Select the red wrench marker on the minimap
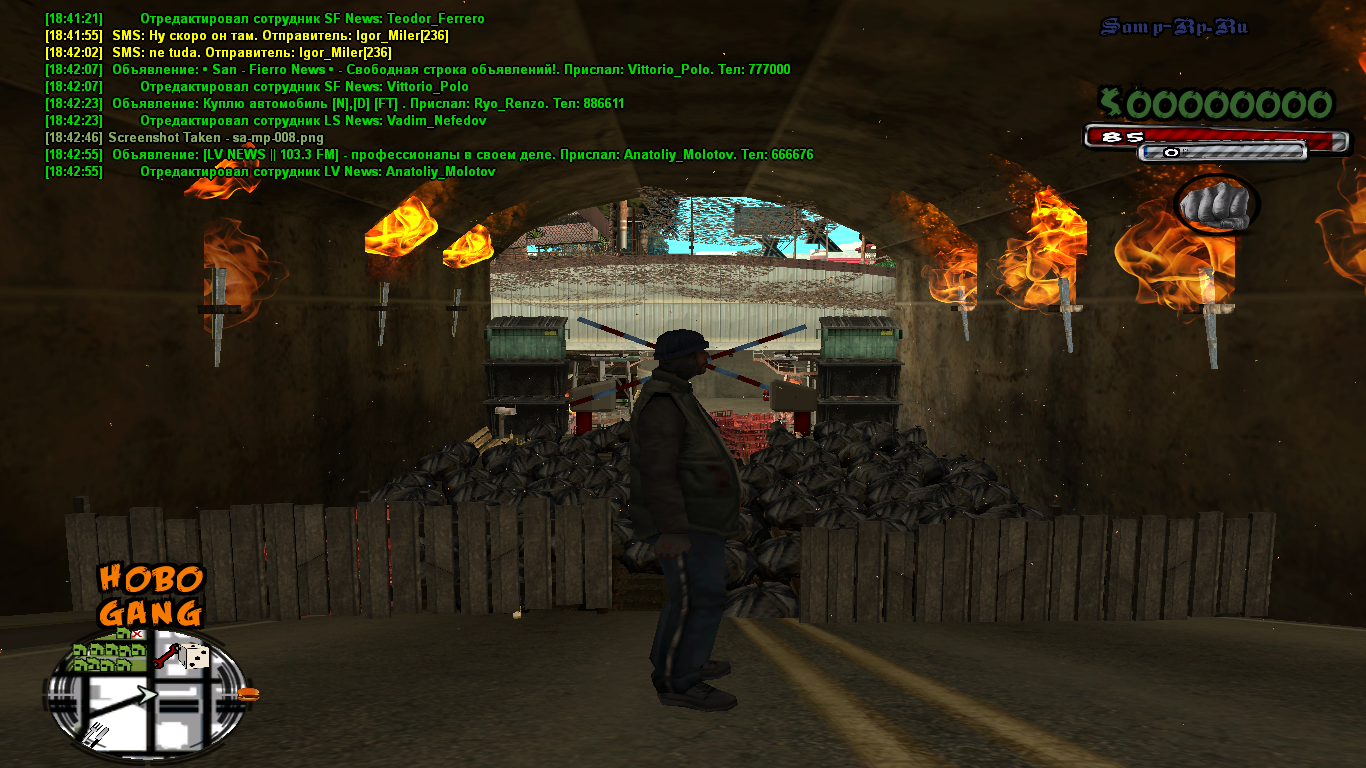This screenshot has height=768, width=1366. pos(166,656)
